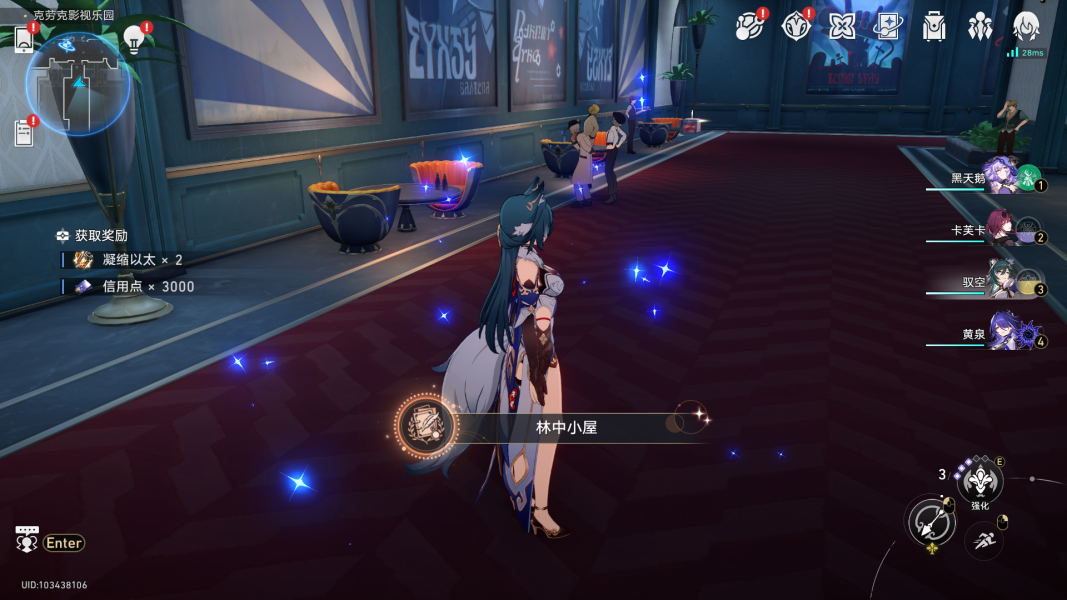Open the branching-nodes icon with red alert
The height and width of the screenshot is (600, 1067).
(748, 26)
